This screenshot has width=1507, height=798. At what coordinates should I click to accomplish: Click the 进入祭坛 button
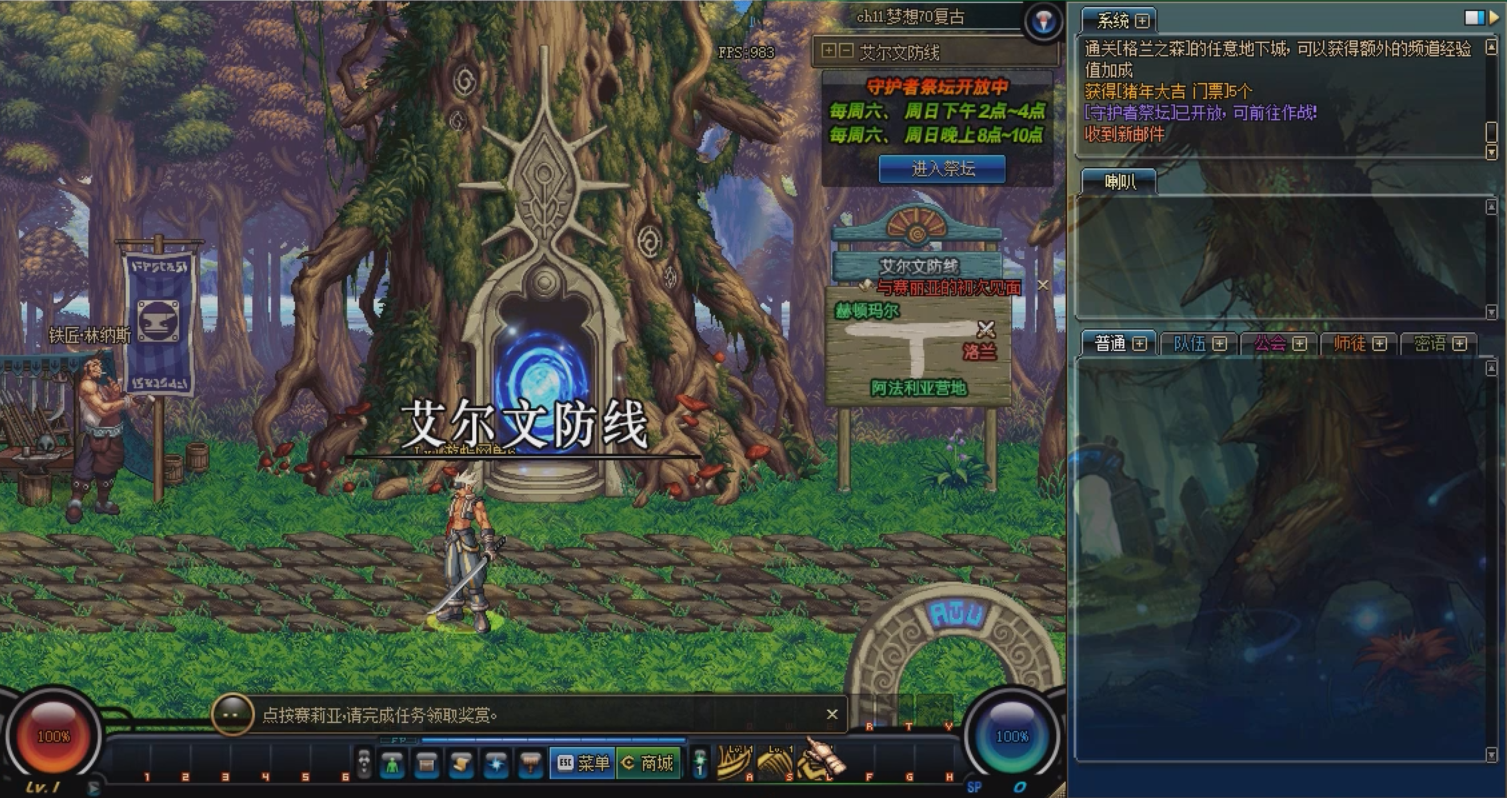pos(942,169)
